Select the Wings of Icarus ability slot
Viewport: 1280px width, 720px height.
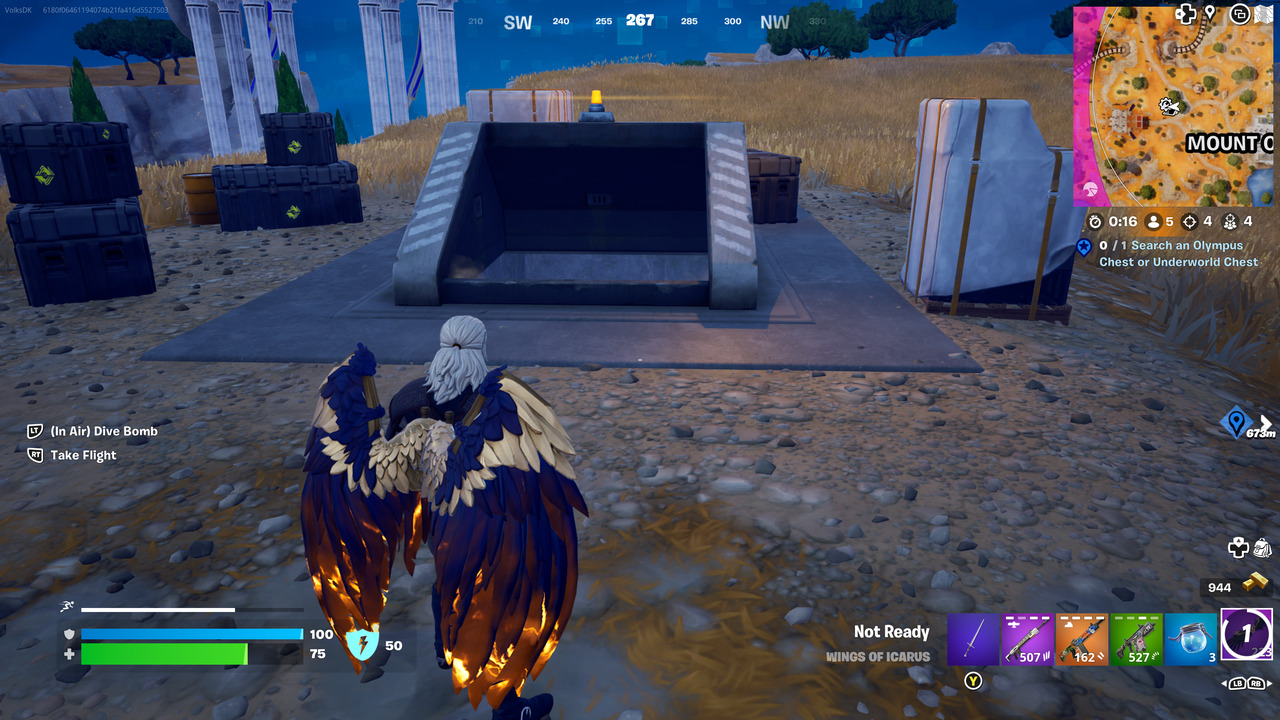[1247, 638]
